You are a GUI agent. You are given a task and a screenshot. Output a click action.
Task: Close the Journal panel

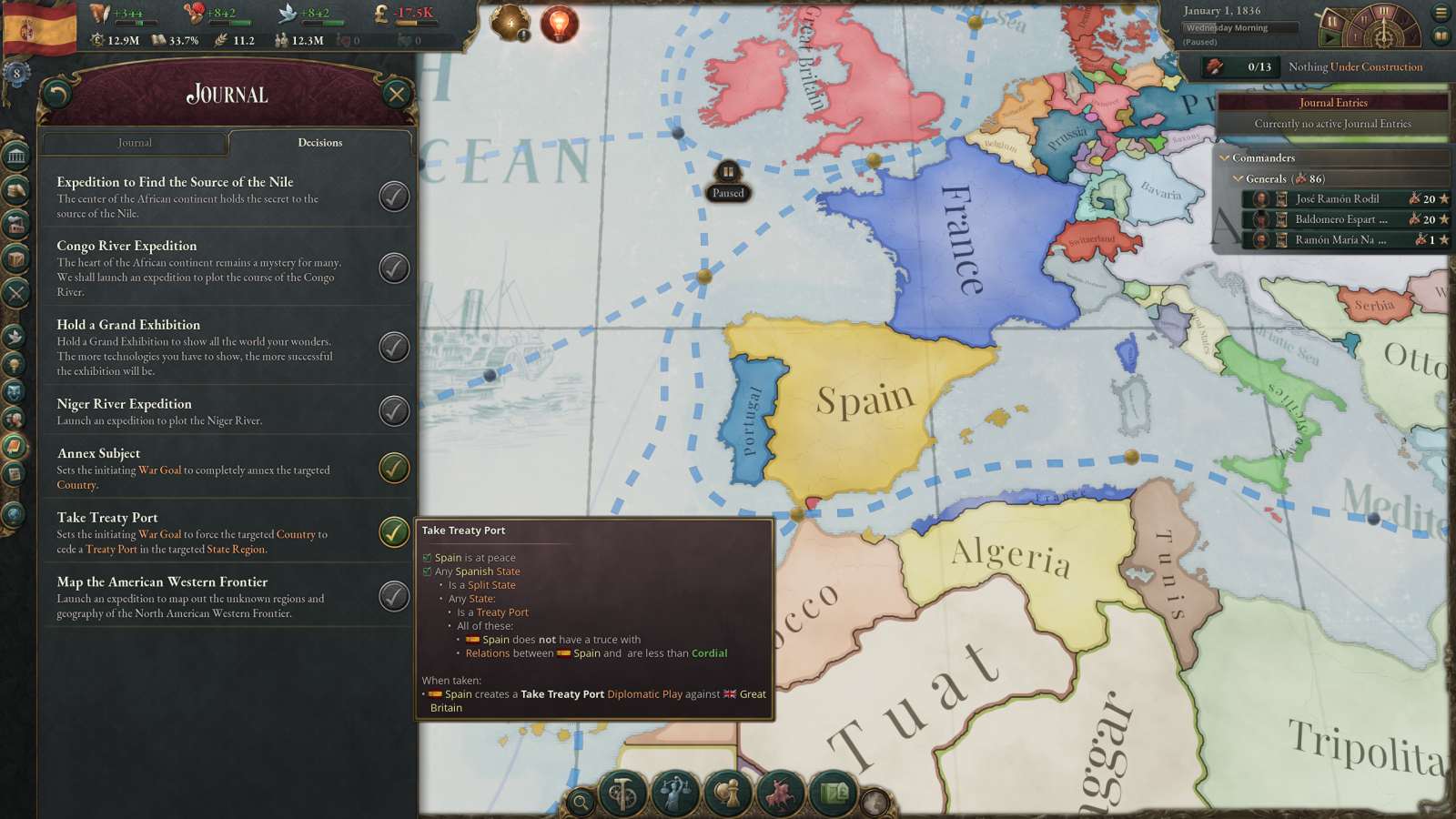pos(397,94)
